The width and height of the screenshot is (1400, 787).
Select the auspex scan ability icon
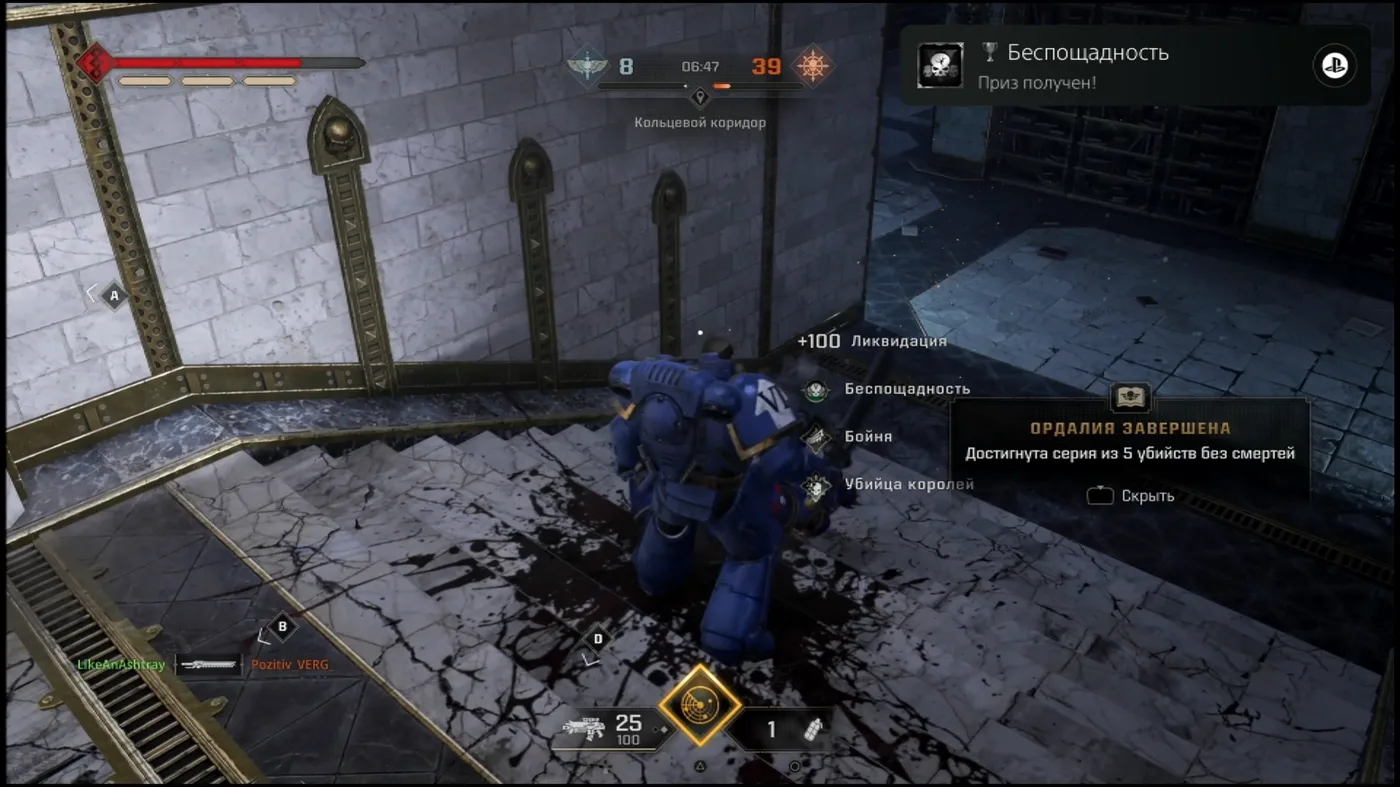click(x=700, y=705)
